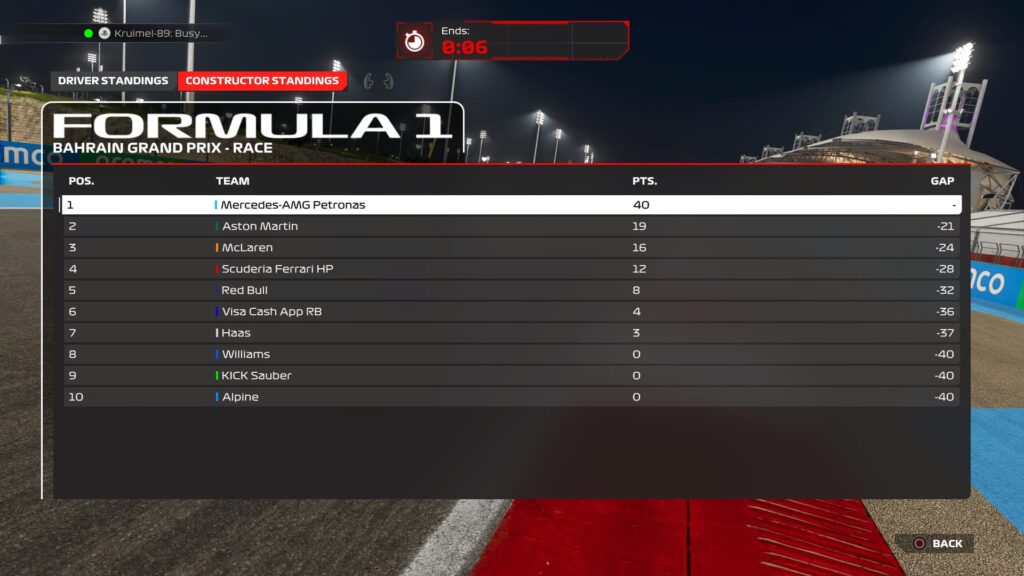1024x576 pixels.
Task: Select the Williams standings row
Action: coord(511,354)
